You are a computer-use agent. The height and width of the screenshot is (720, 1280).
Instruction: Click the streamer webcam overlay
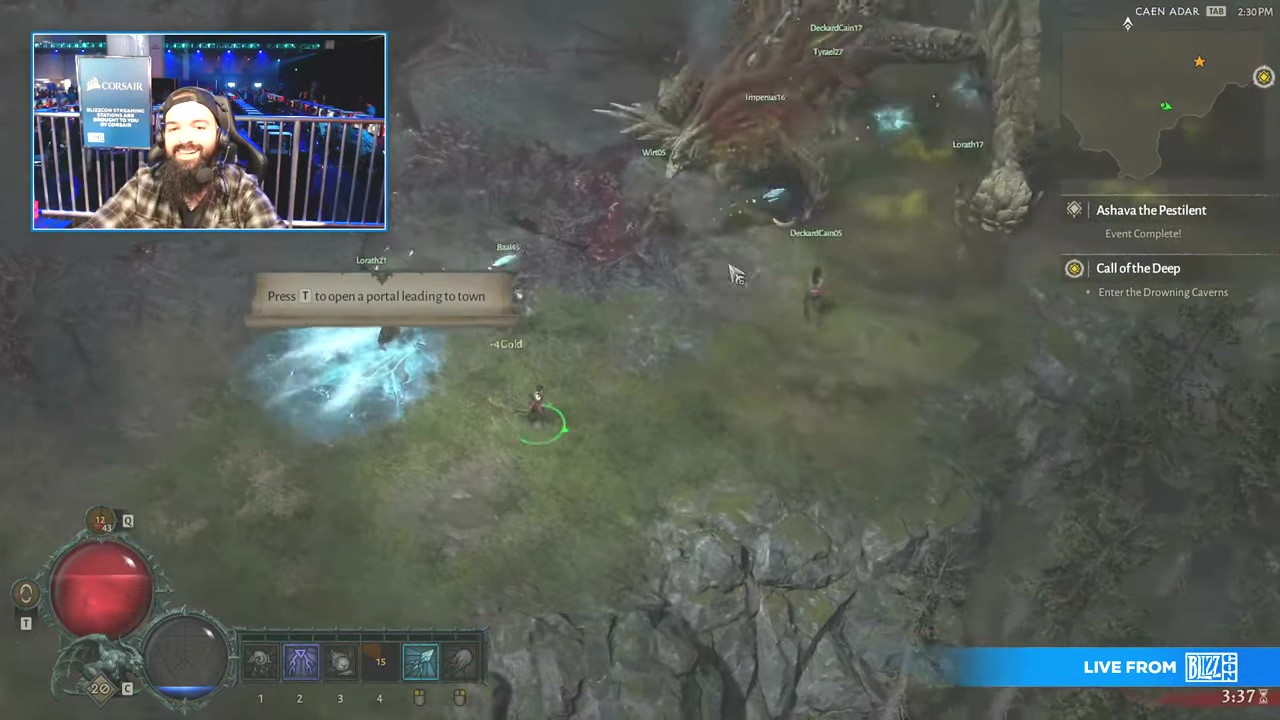click(x=209, y=132)
